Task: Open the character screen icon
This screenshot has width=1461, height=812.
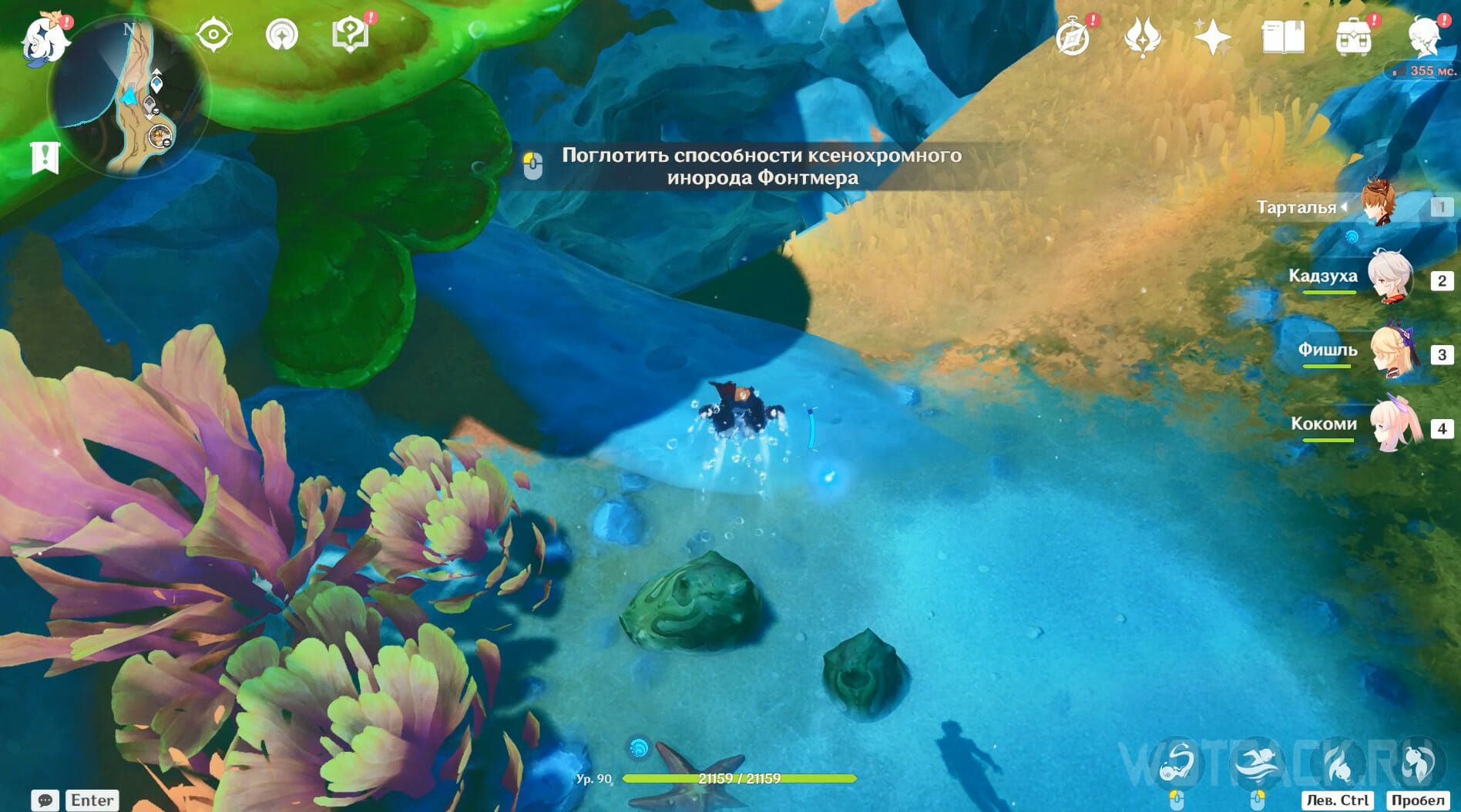Action: (x=1423, y=37)
